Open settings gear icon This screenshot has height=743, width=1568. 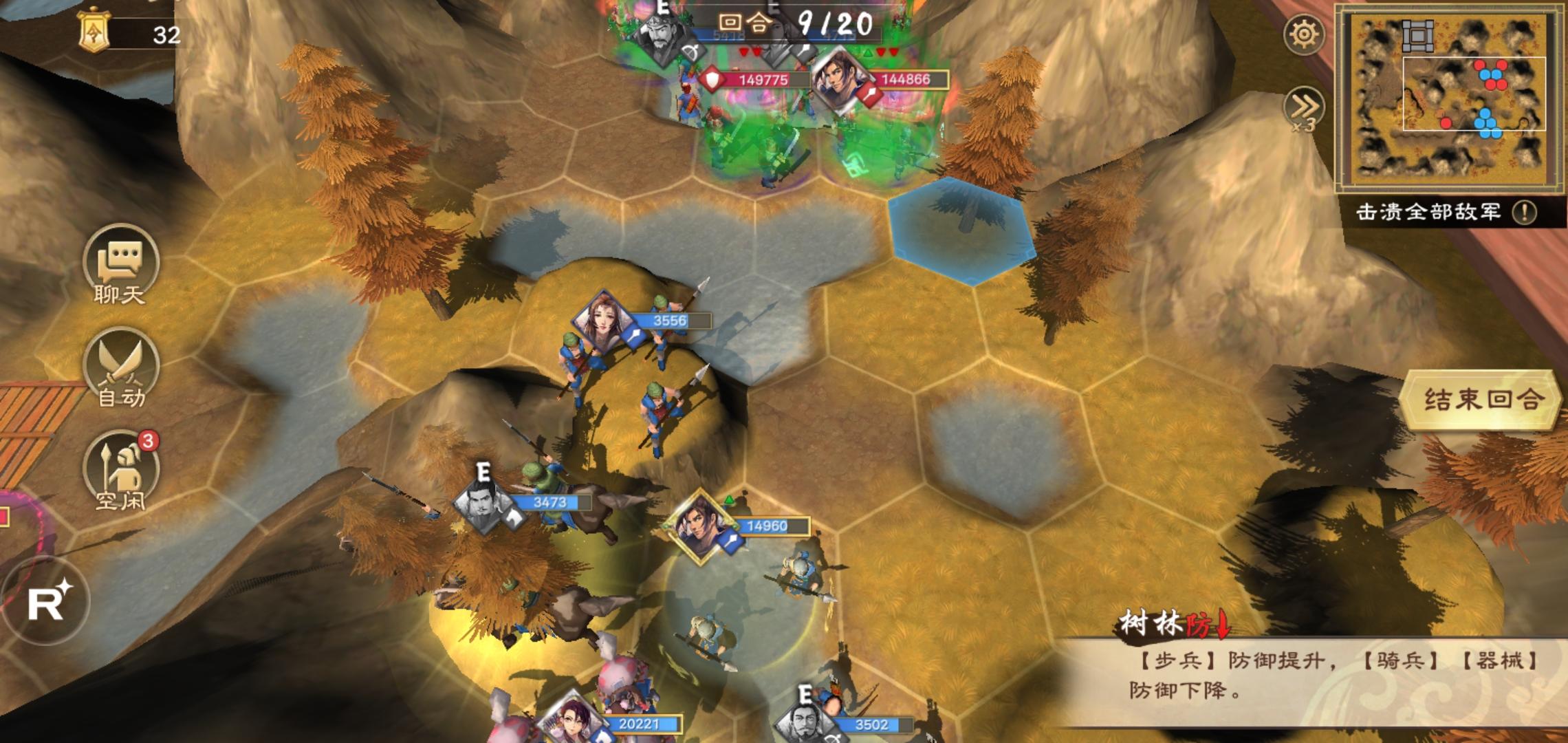point(1304,34)
